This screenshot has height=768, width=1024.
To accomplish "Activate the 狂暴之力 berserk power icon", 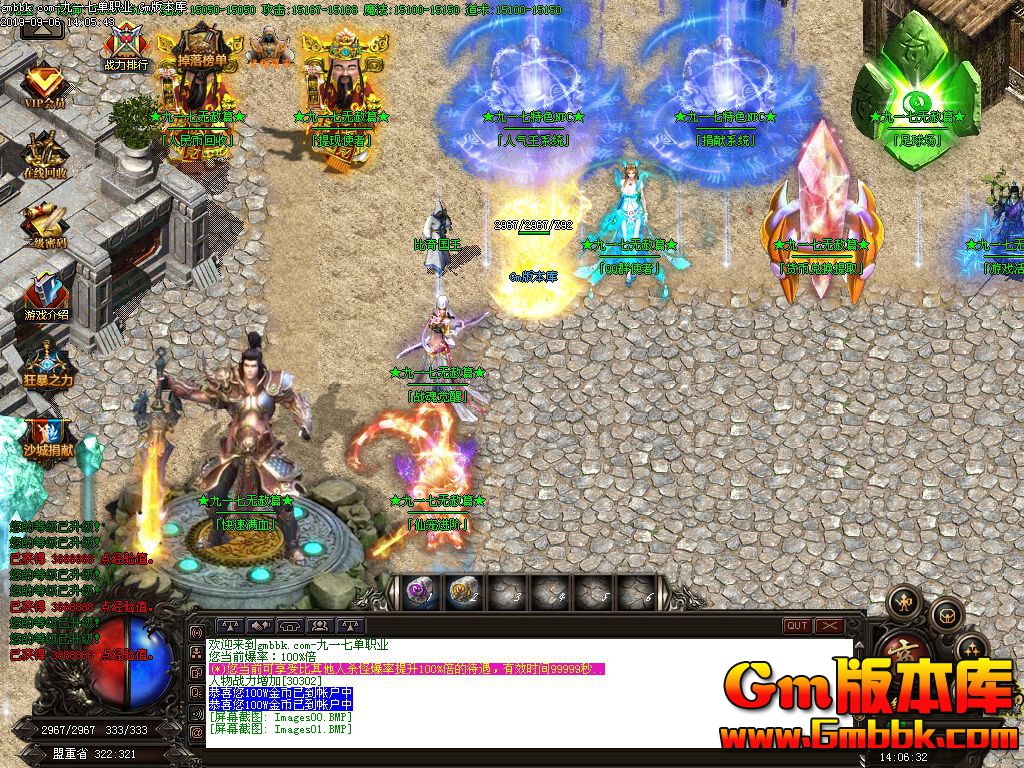I will tap(47, 365).
